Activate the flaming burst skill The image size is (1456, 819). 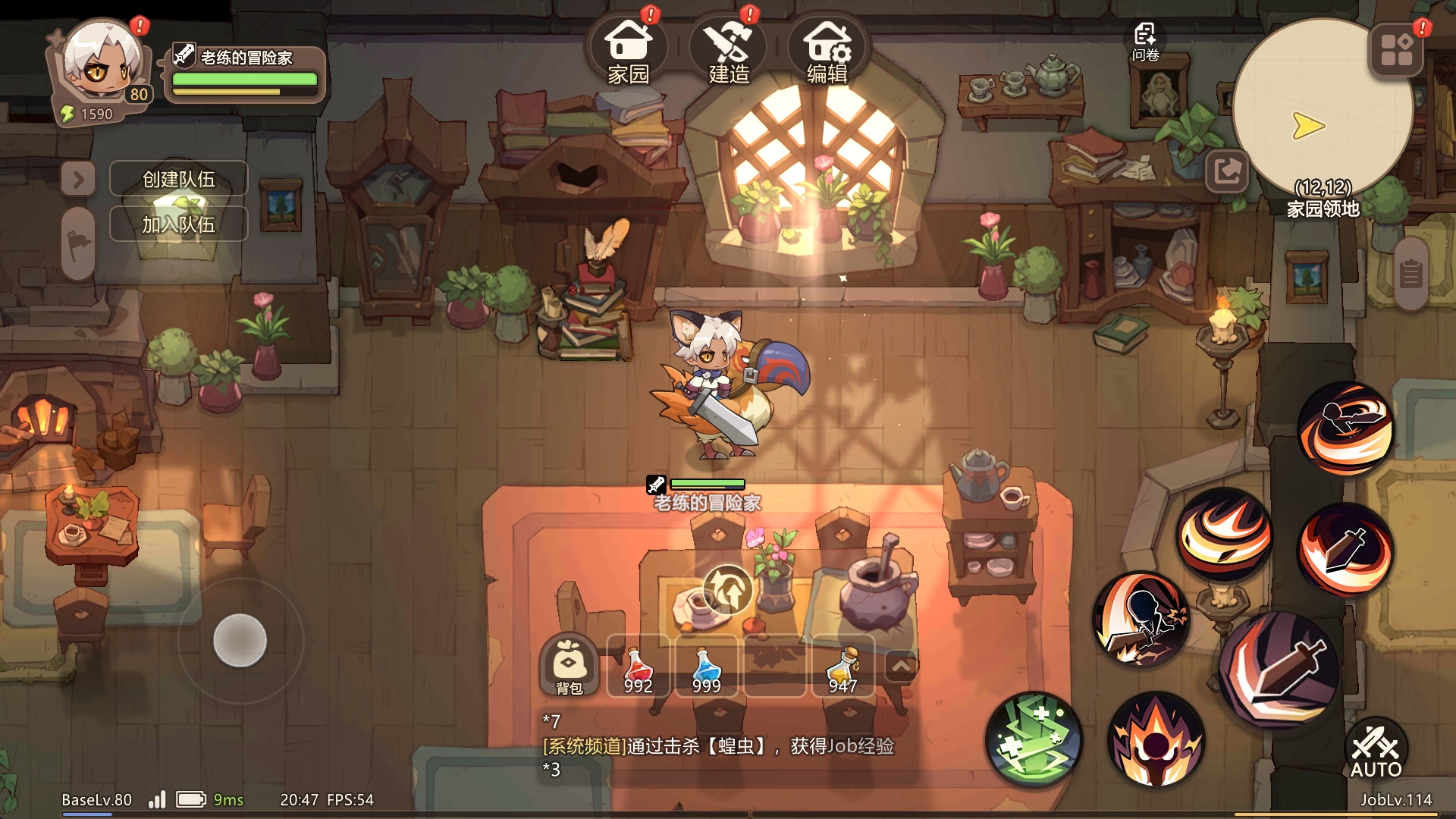click(1155, 739)
